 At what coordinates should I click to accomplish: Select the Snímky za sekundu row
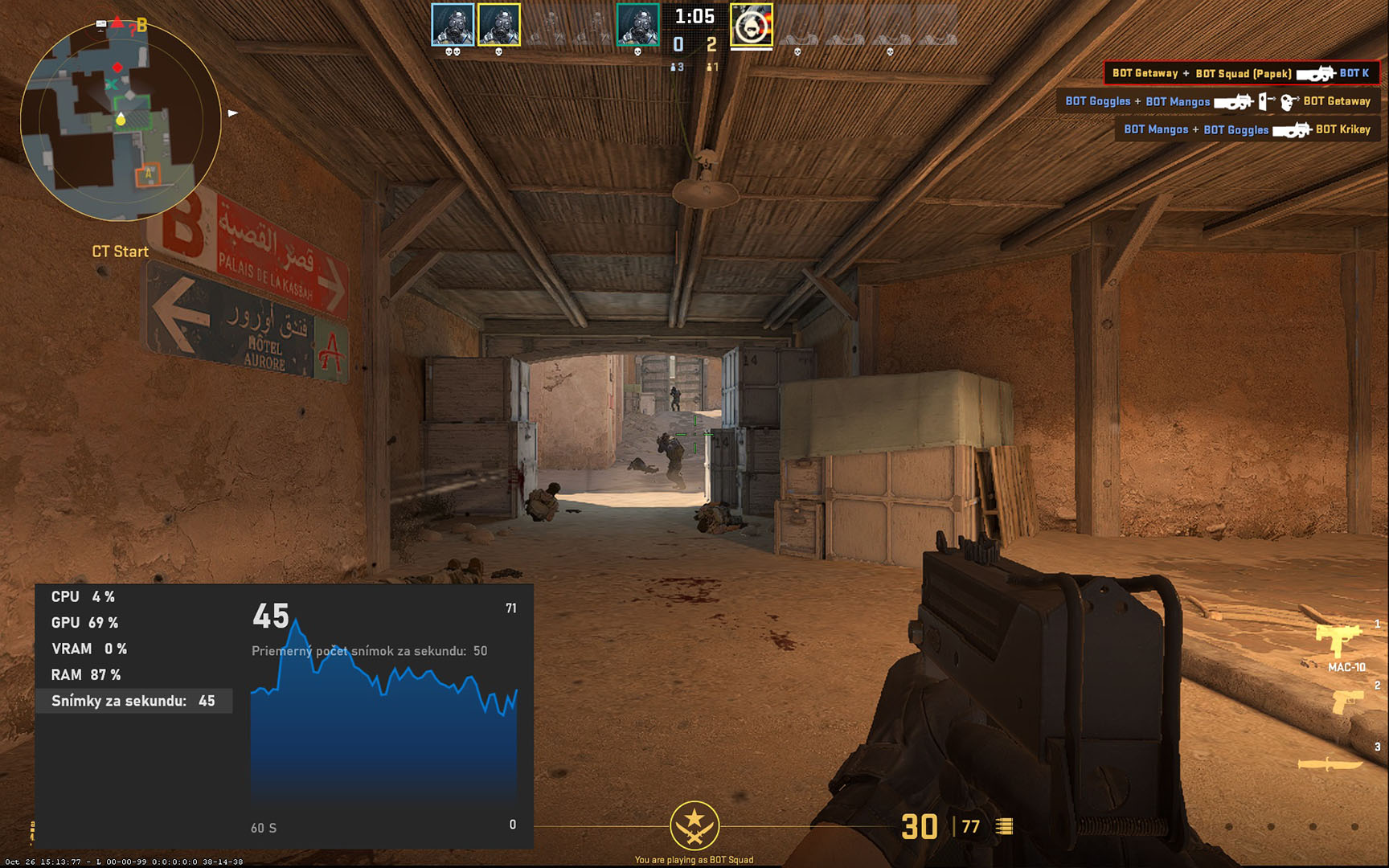133,701
